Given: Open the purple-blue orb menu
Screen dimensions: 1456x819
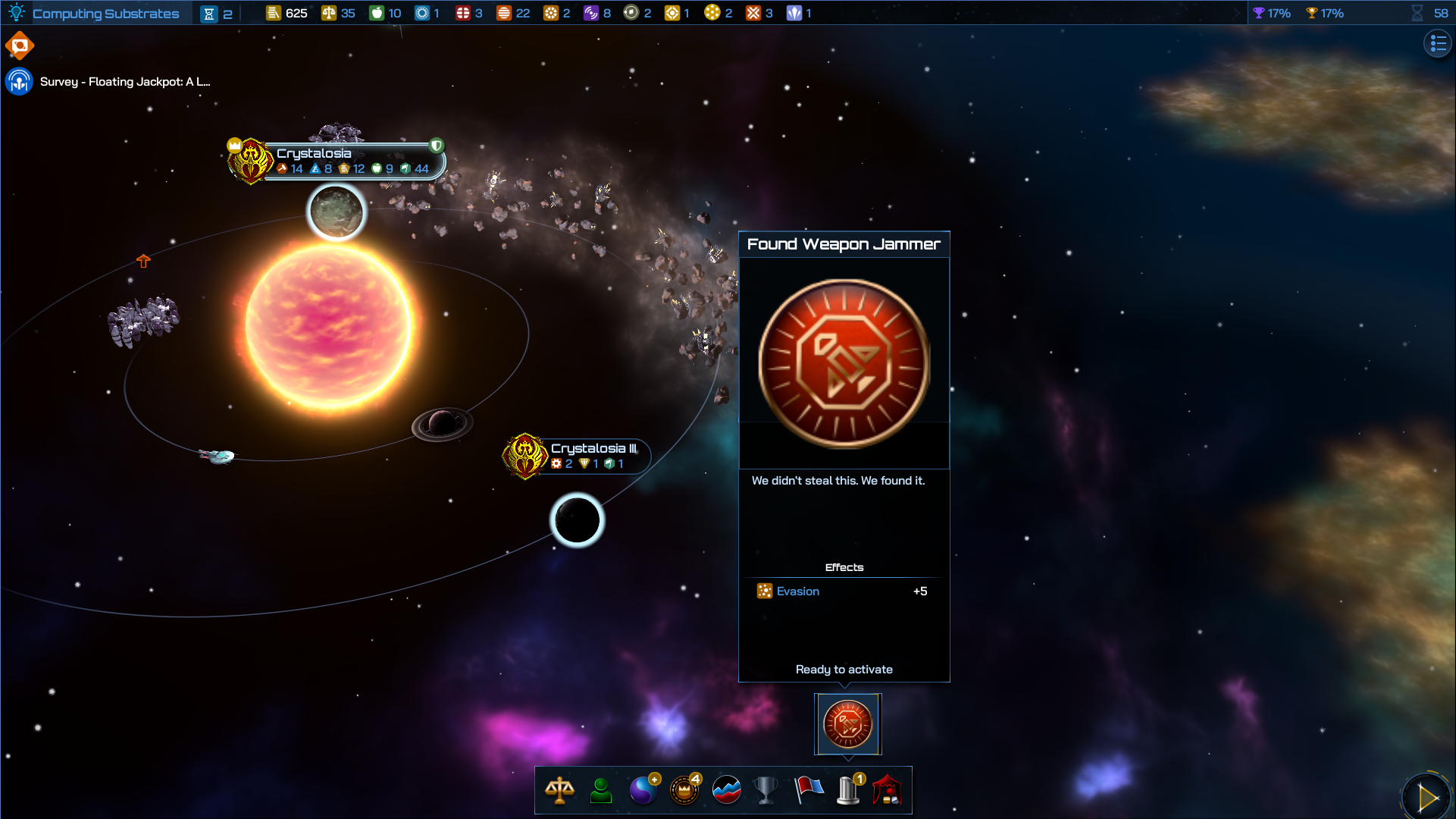Looking at the screenshot, I should [642, 790].
